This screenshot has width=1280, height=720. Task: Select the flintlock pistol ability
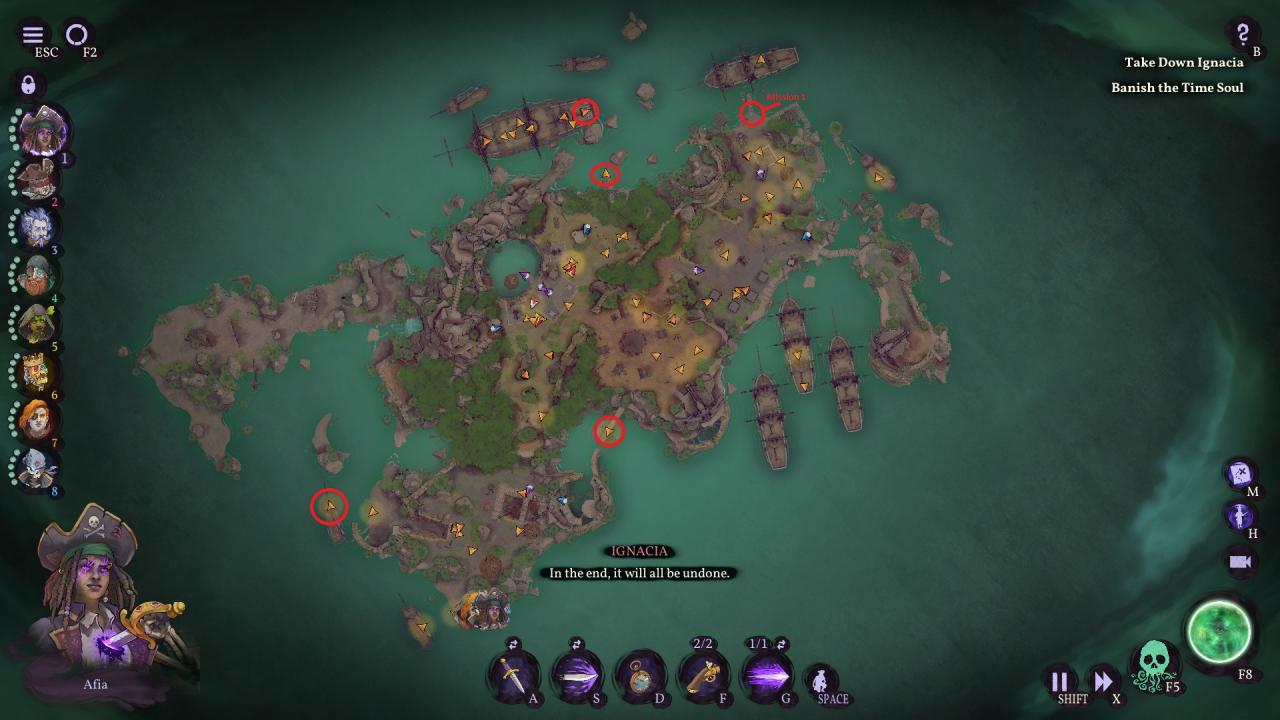coord(702,676)
